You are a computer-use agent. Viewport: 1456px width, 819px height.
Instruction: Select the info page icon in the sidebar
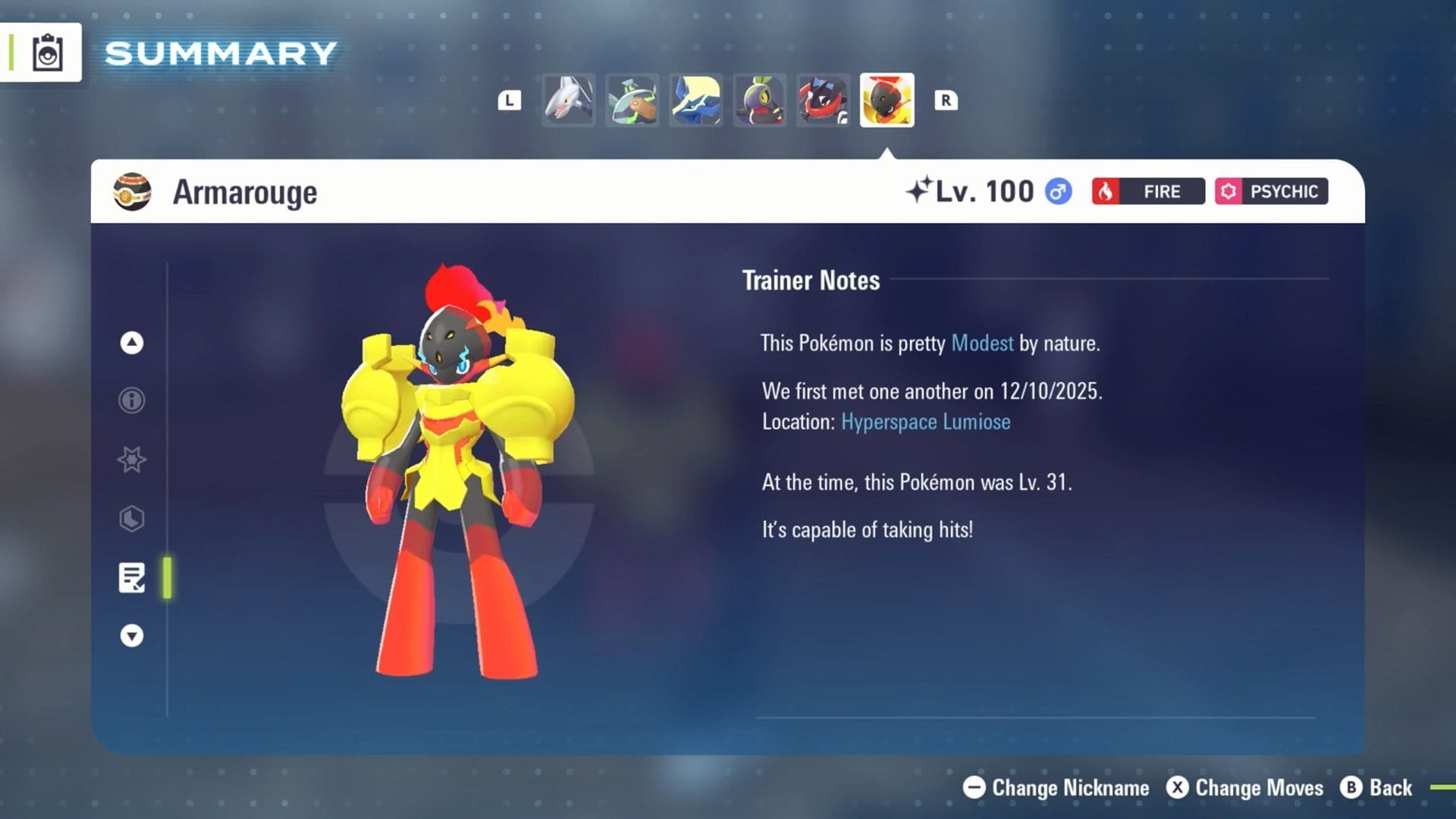[130, 400]
